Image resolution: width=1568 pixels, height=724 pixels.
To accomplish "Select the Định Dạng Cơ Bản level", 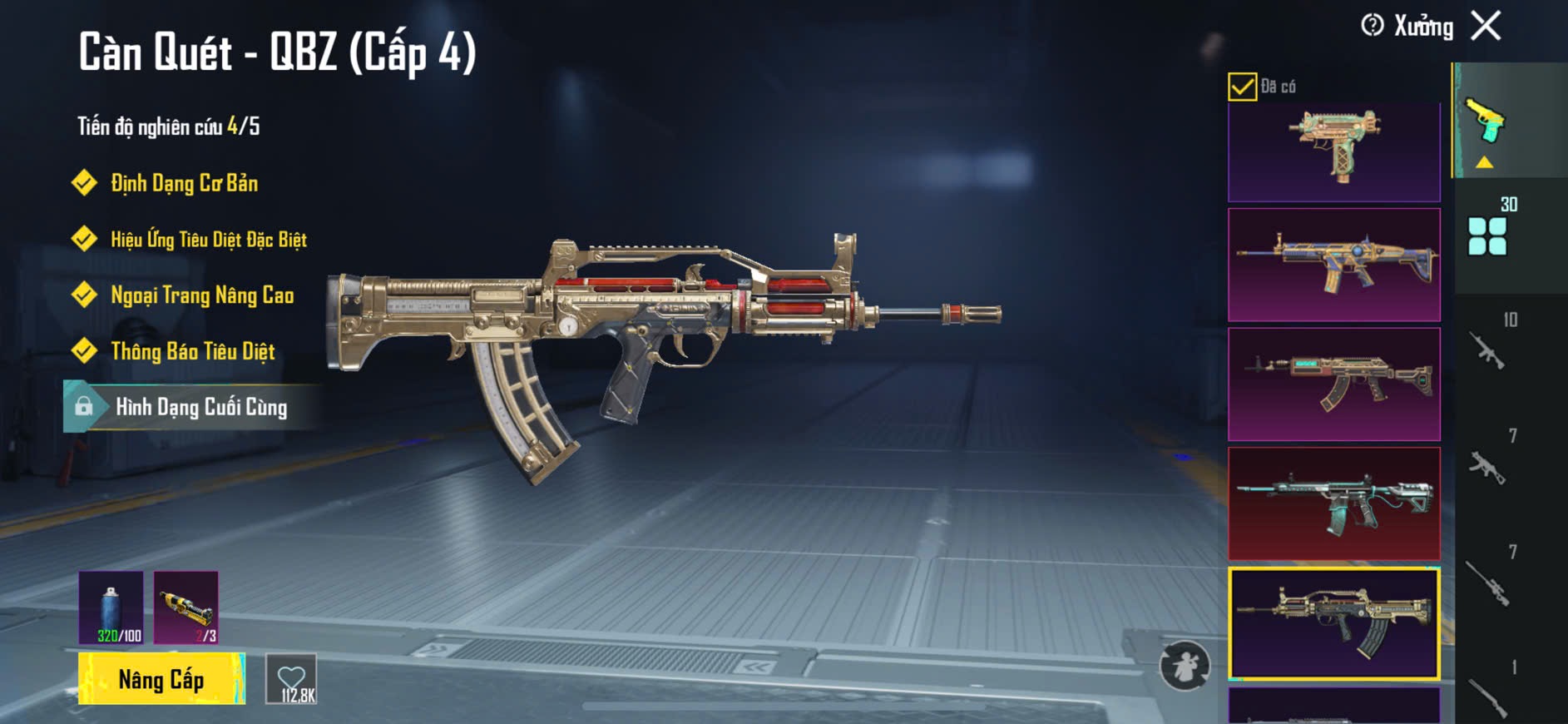I will coord(184,183).
